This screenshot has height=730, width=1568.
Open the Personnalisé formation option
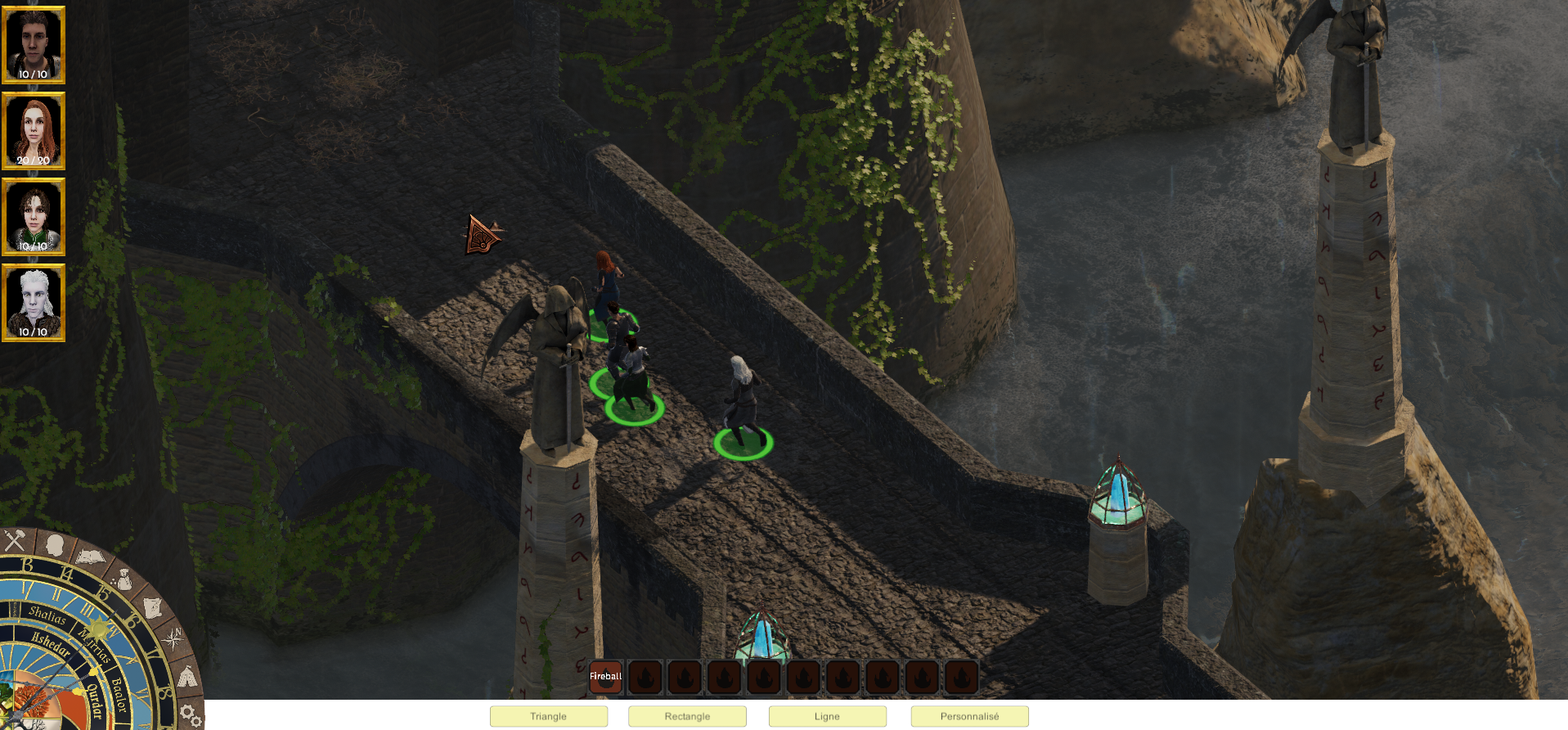click(969, 716)
